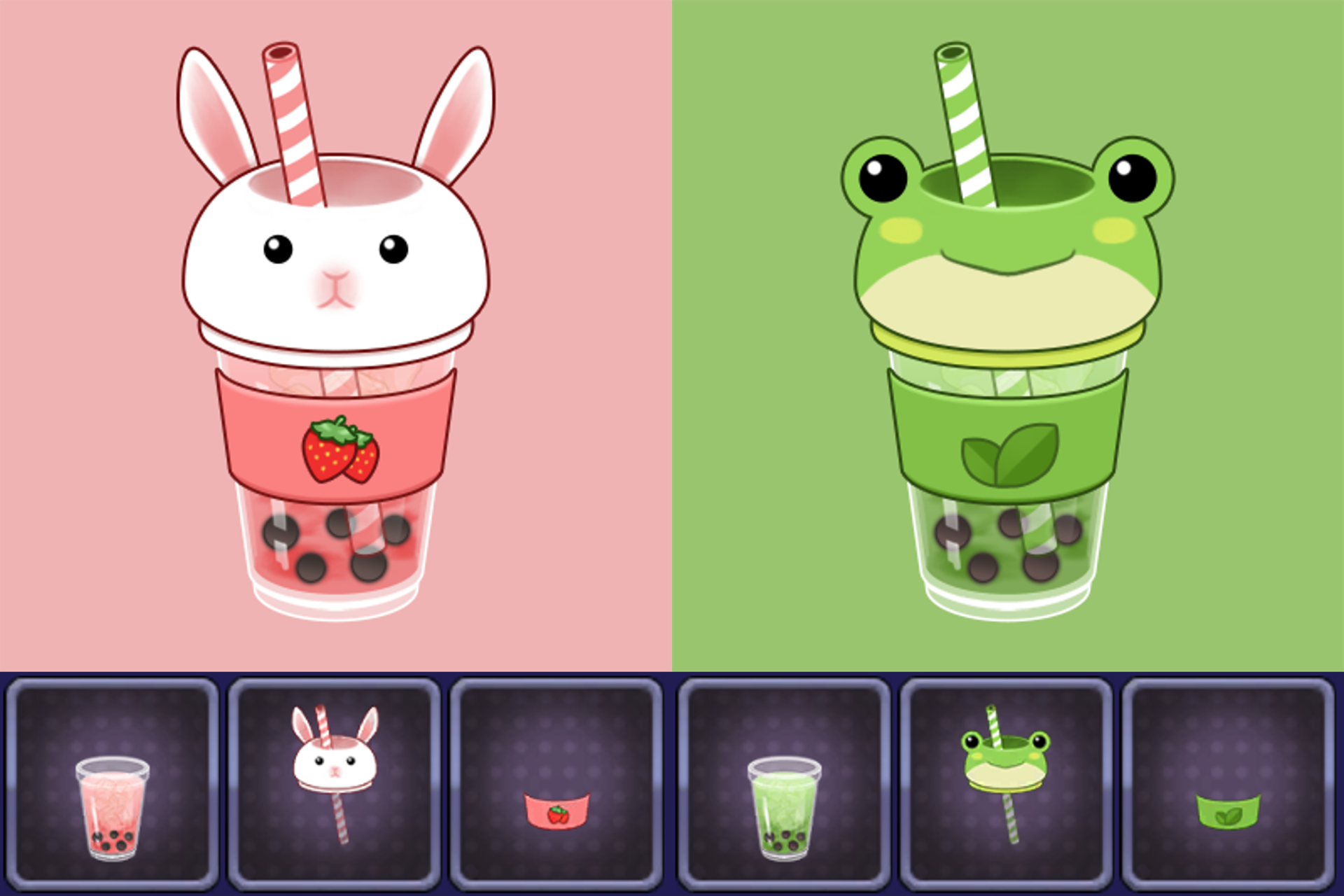The height and width of the screenshot is (896, 1344).
Task: Choose the white bunny lid slot
Action: (334, 785)
